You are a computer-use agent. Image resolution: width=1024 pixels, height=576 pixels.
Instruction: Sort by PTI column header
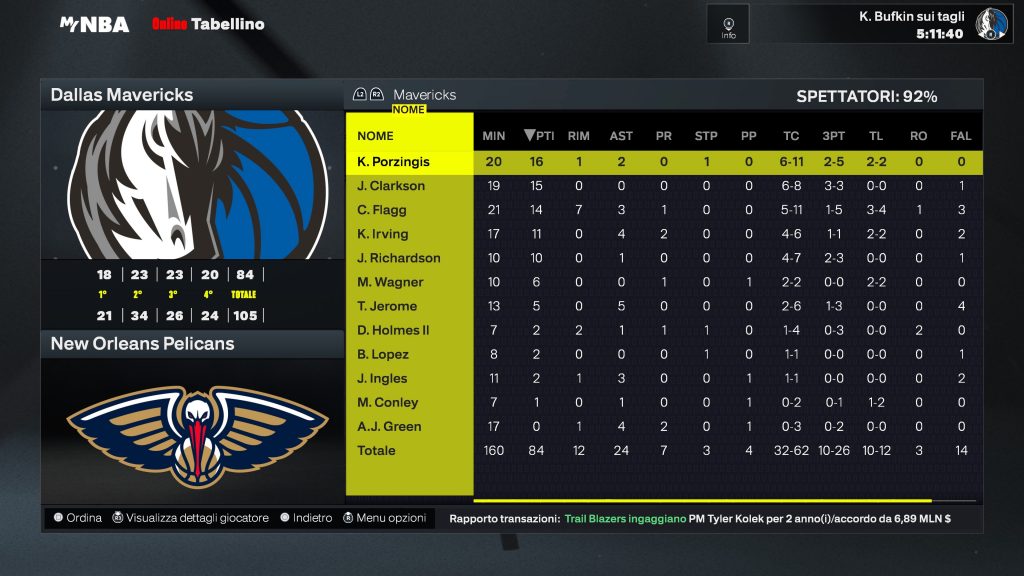pos(540,136)
